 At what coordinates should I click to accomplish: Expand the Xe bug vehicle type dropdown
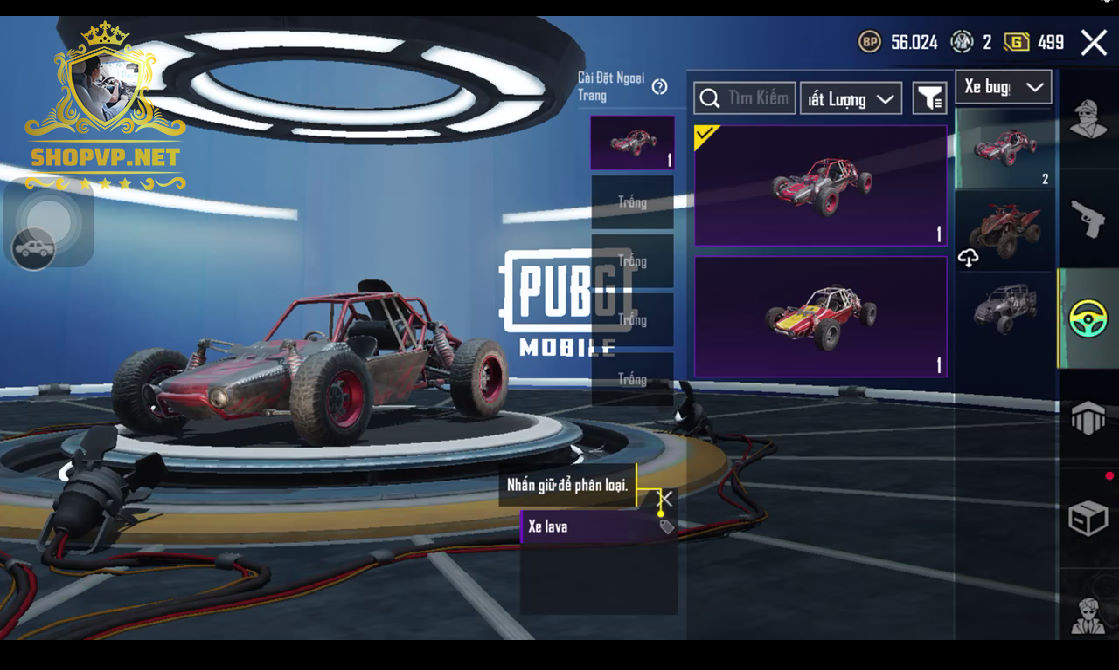1003,87
